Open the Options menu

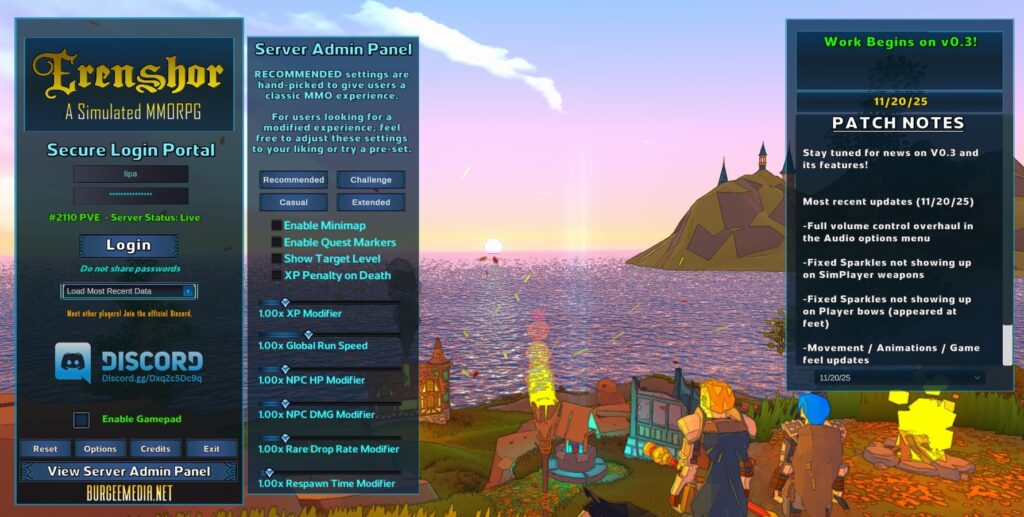100,449
